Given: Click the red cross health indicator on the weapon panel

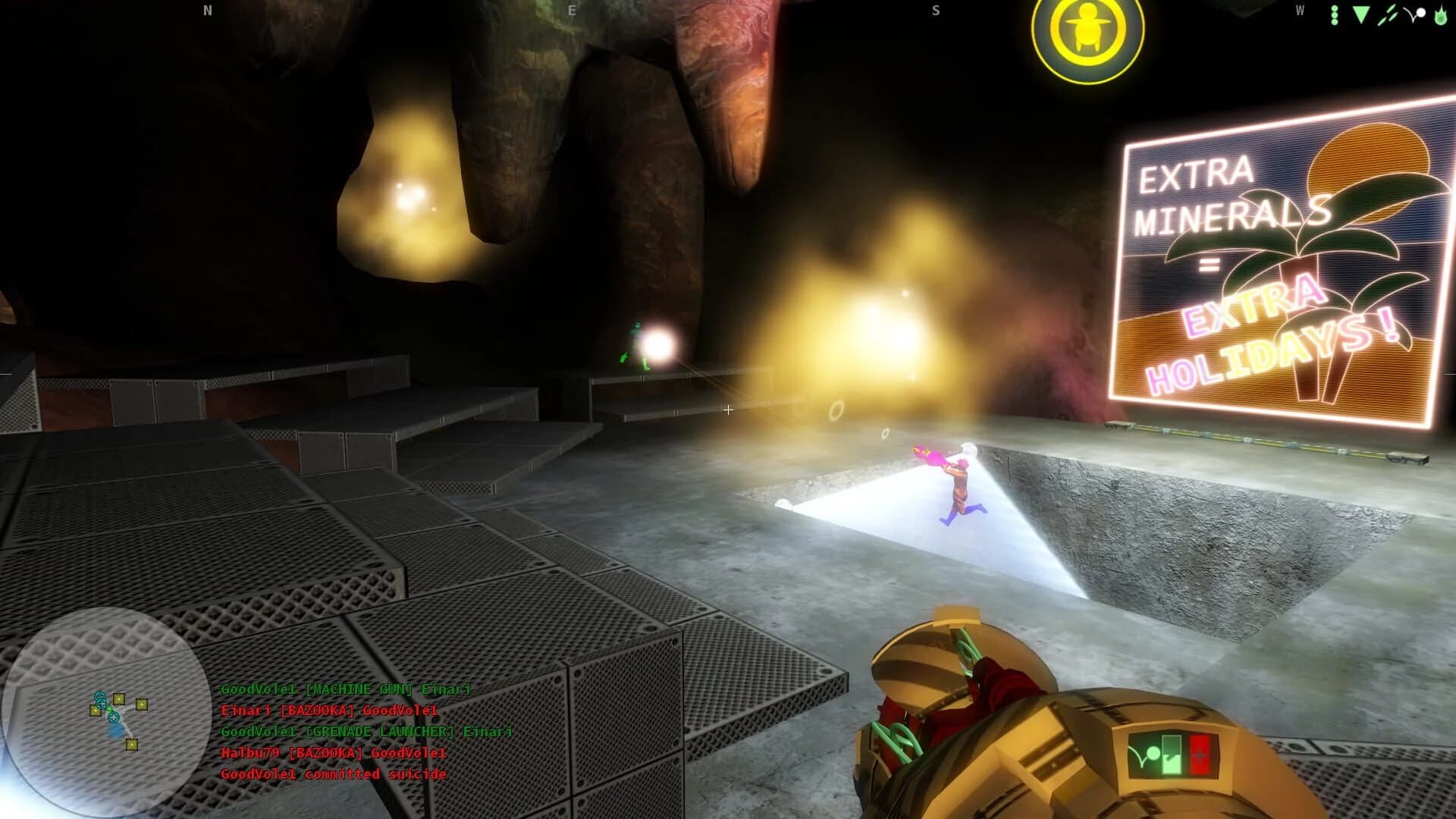Looking at the screenshot, I should pyautogui.click(x=1200, y=755).
